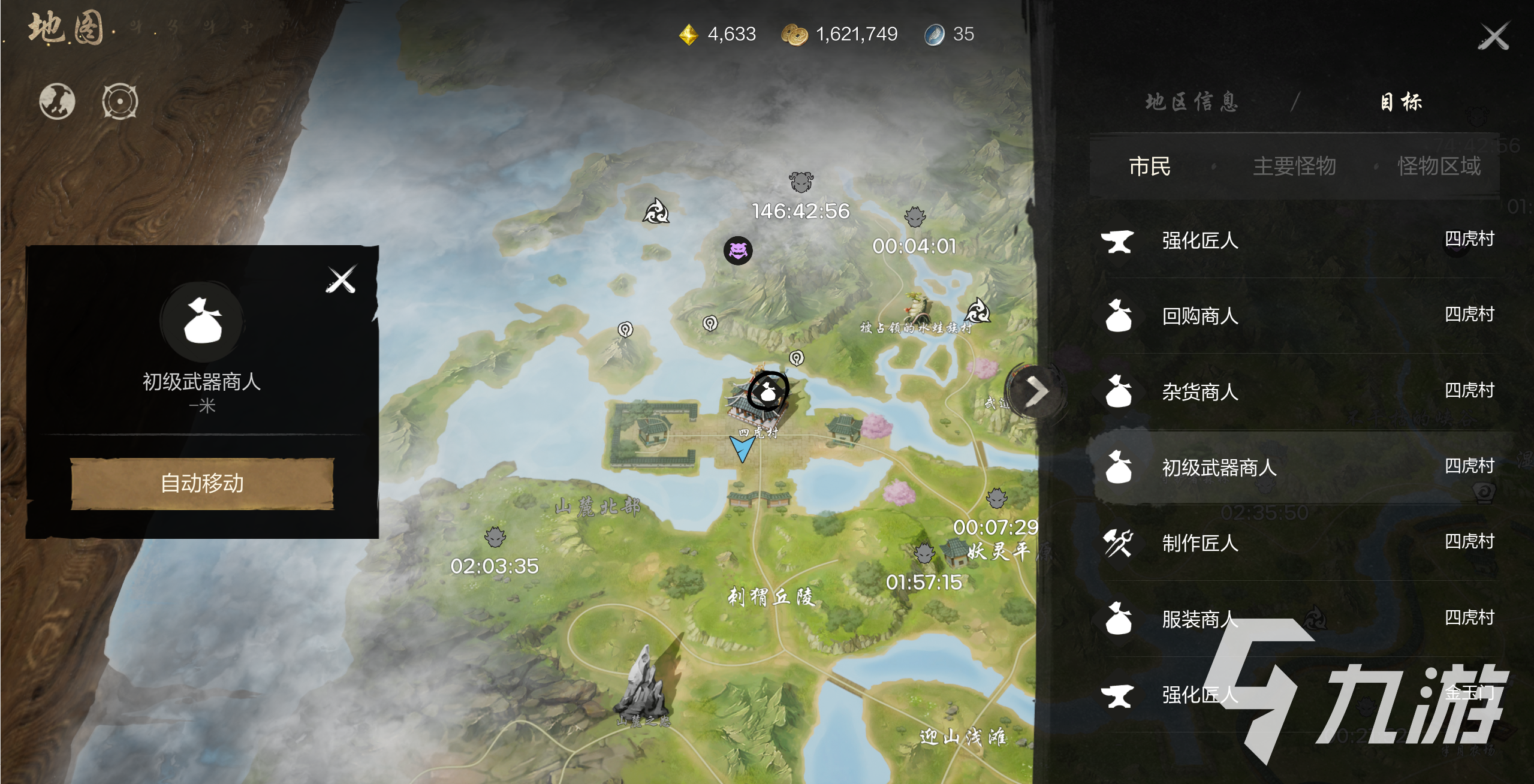Open the world map globe icon
The height and width of the screenshot is (784, 1534).
point(57,101)
